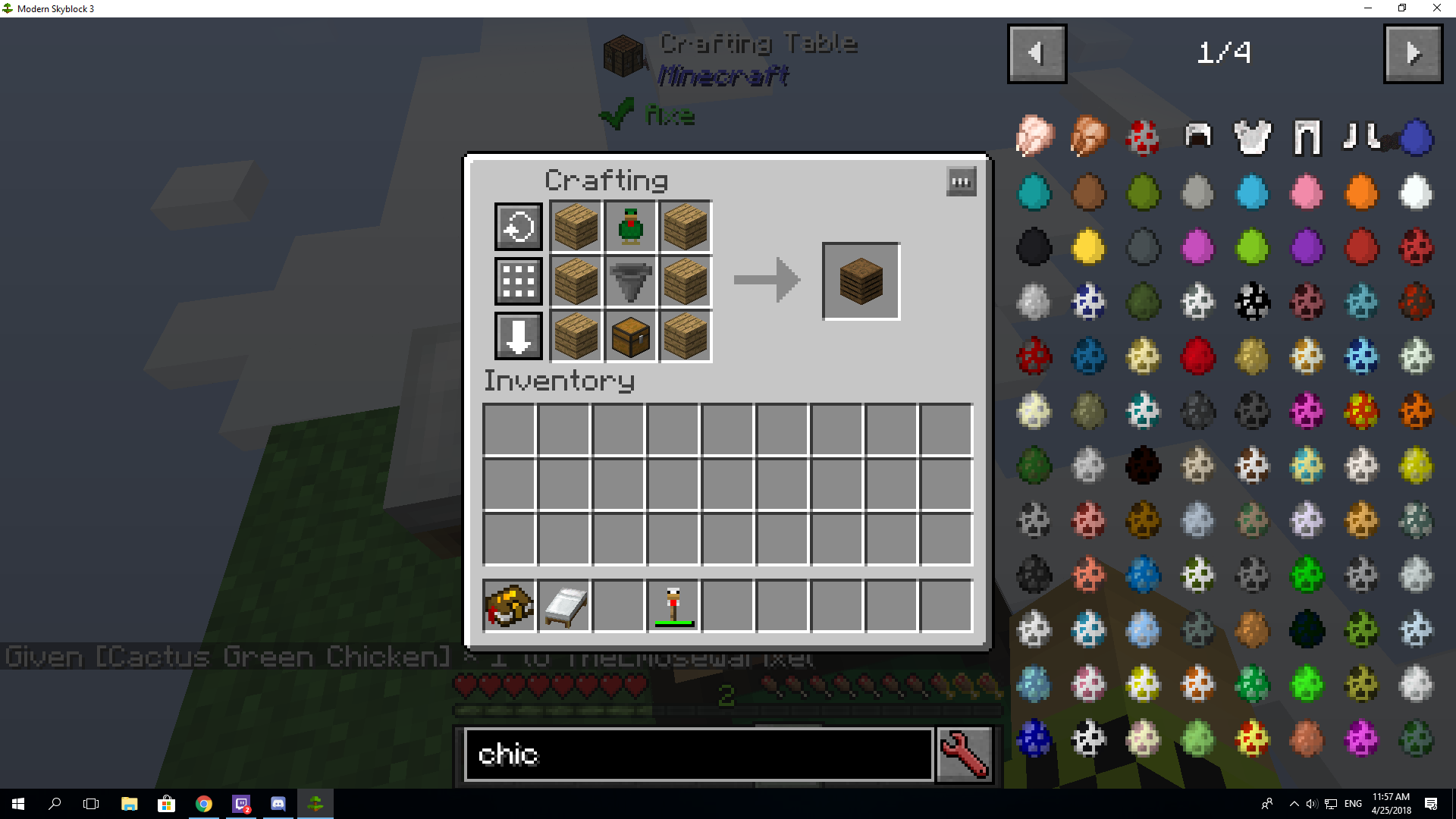Click the hopper in the crafting grid

click(630, 281)
